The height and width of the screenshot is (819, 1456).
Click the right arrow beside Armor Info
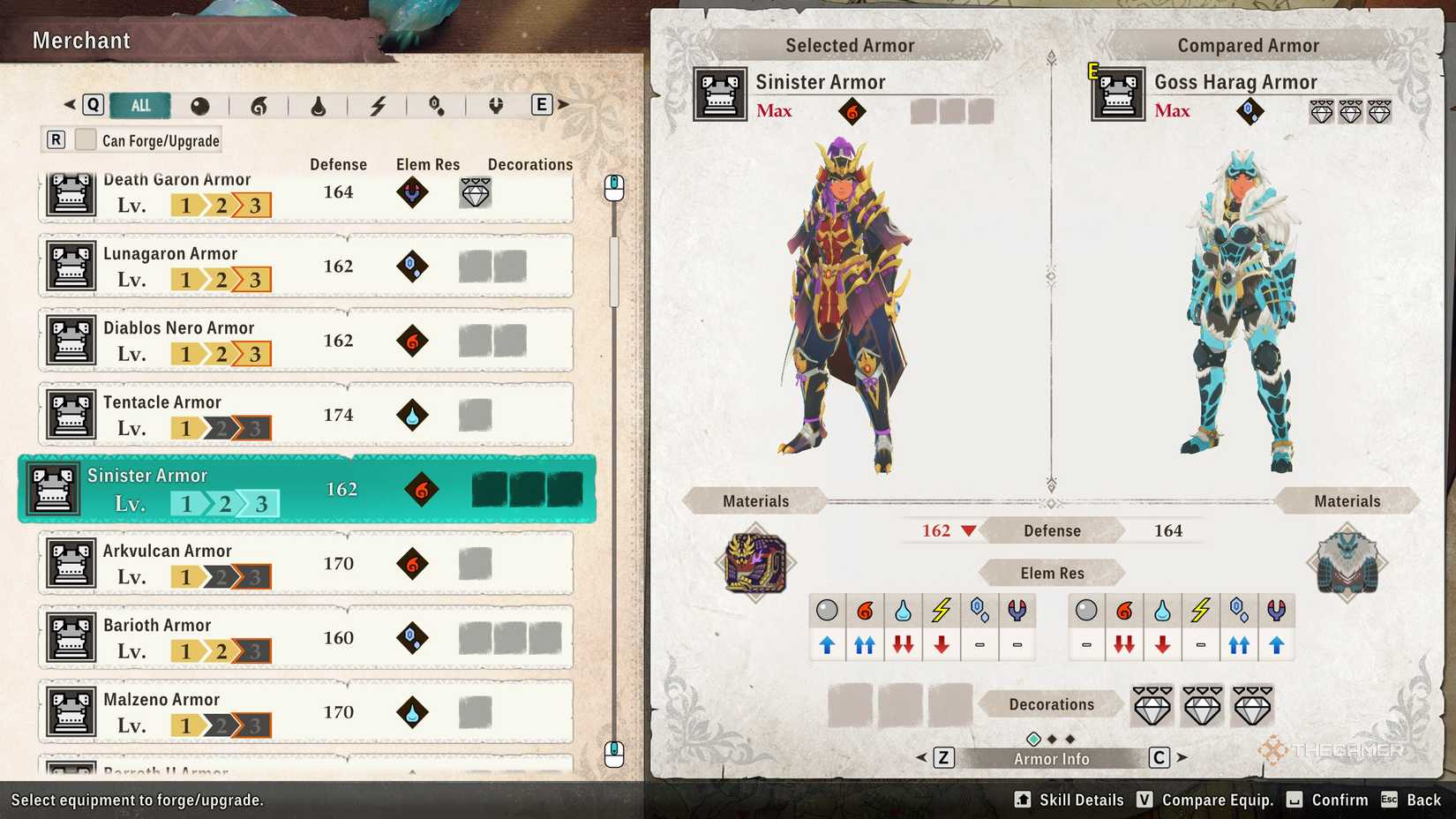tap(1182, 758)
